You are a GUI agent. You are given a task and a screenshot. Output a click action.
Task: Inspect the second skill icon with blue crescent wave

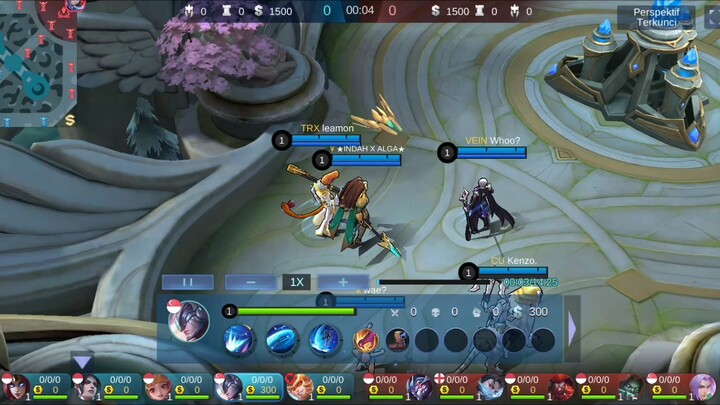pyautogui.click(x=282, y=340)
